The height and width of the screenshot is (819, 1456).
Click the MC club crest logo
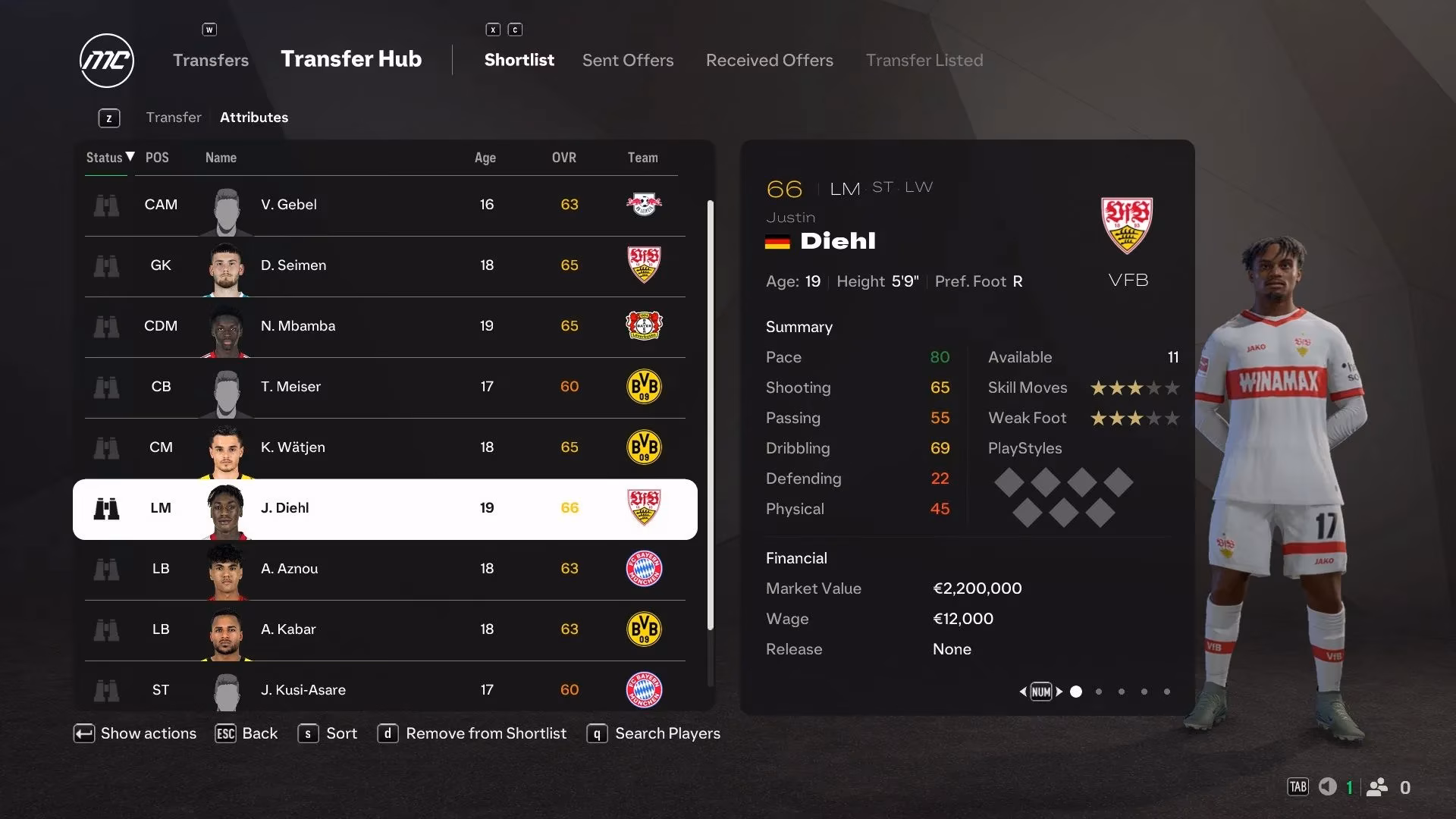point(106,60)
